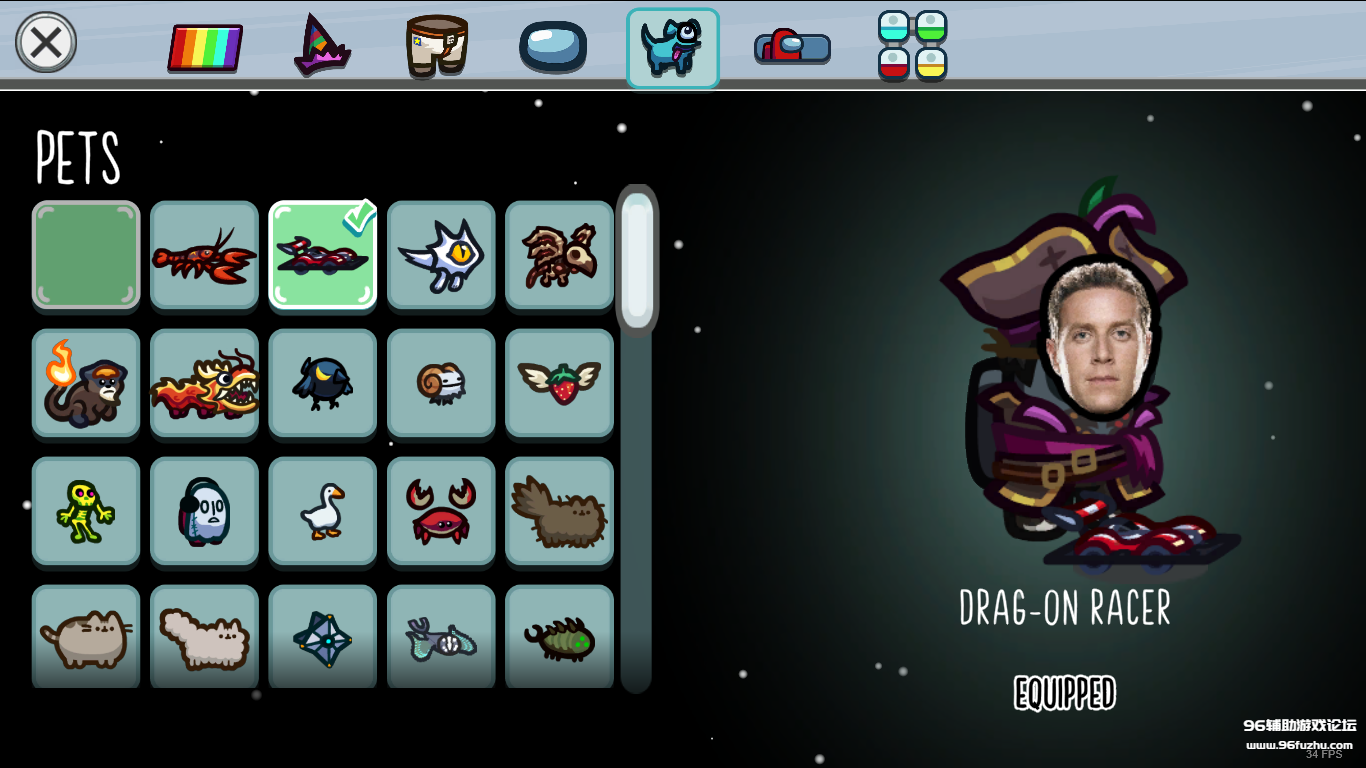Open the red crewmate nameplate tab

pos(792,46)
